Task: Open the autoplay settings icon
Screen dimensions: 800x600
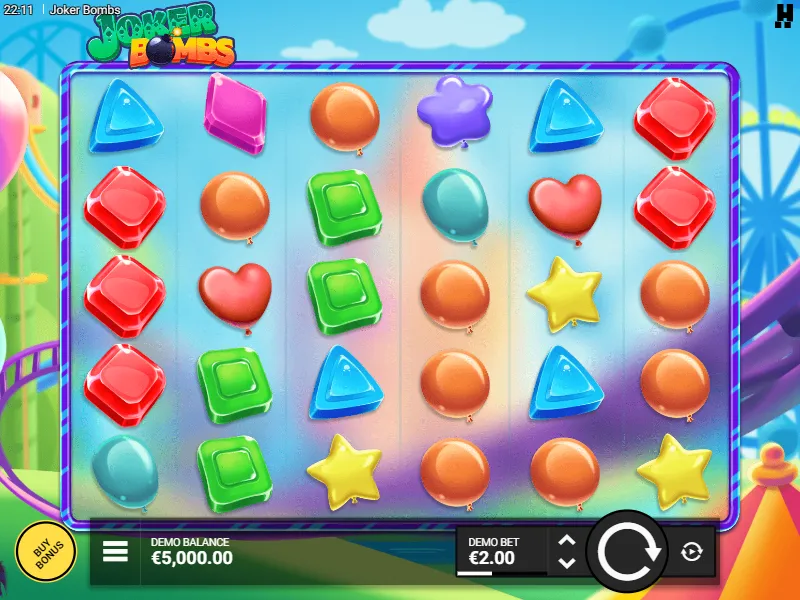Action: click(x=691, y=551)
